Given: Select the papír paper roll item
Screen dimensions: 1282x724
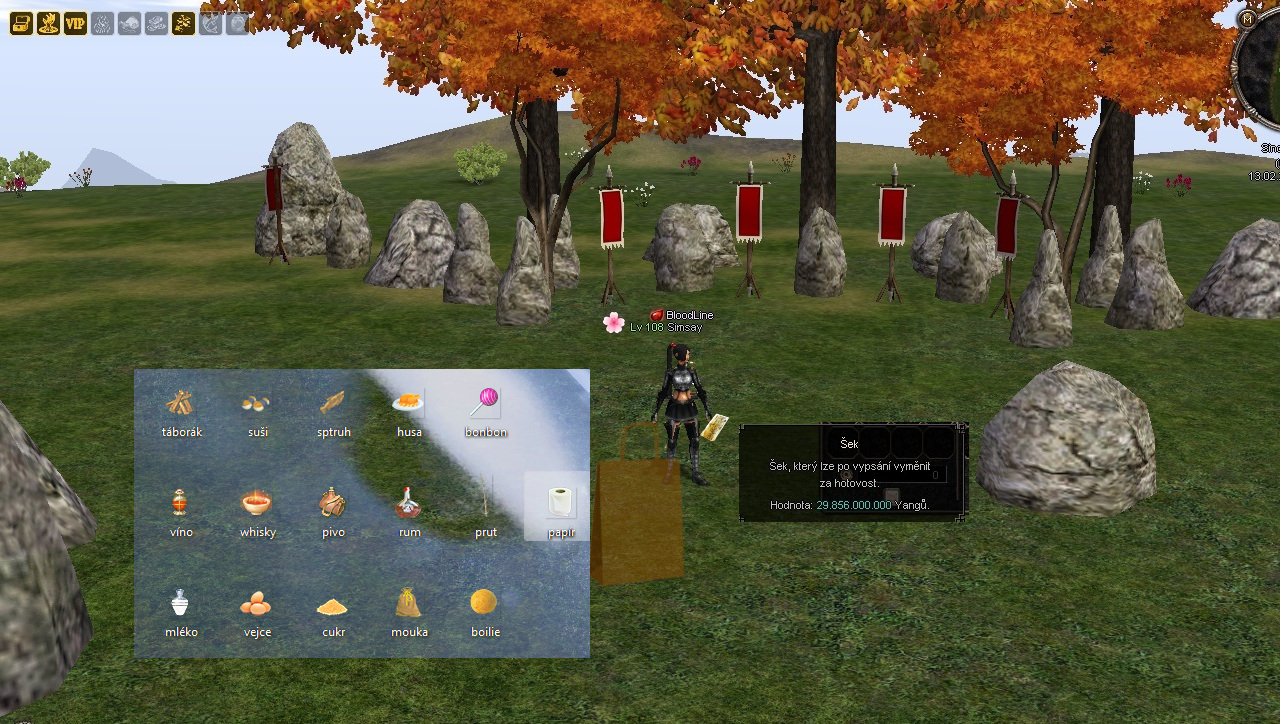Looking at the screenshot, I should click(x=560, y=502).
